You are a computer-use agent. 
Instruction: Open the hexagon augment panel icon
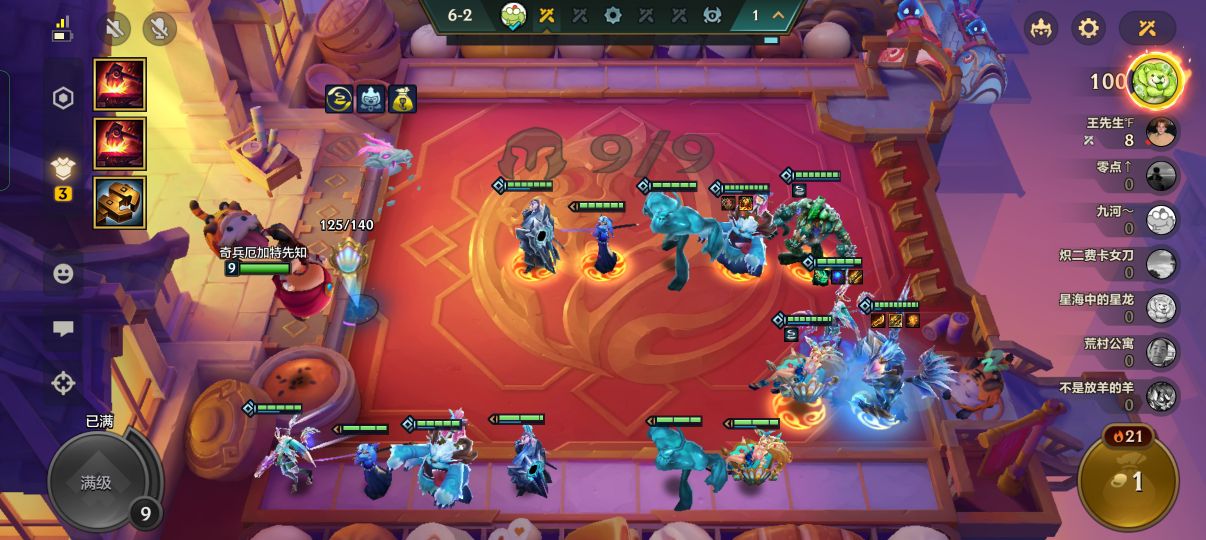[63, 98]
